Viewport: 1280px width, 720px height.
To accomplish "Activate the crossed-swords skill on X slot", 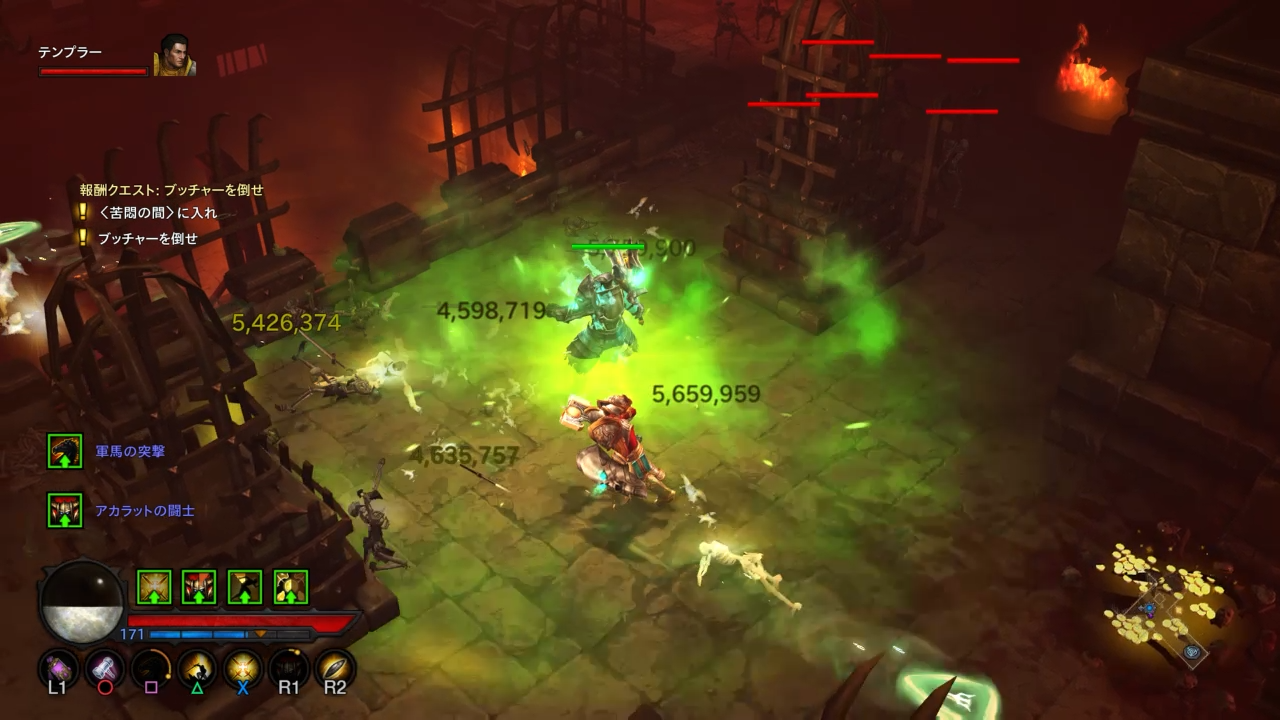I will tap(243, 667).
